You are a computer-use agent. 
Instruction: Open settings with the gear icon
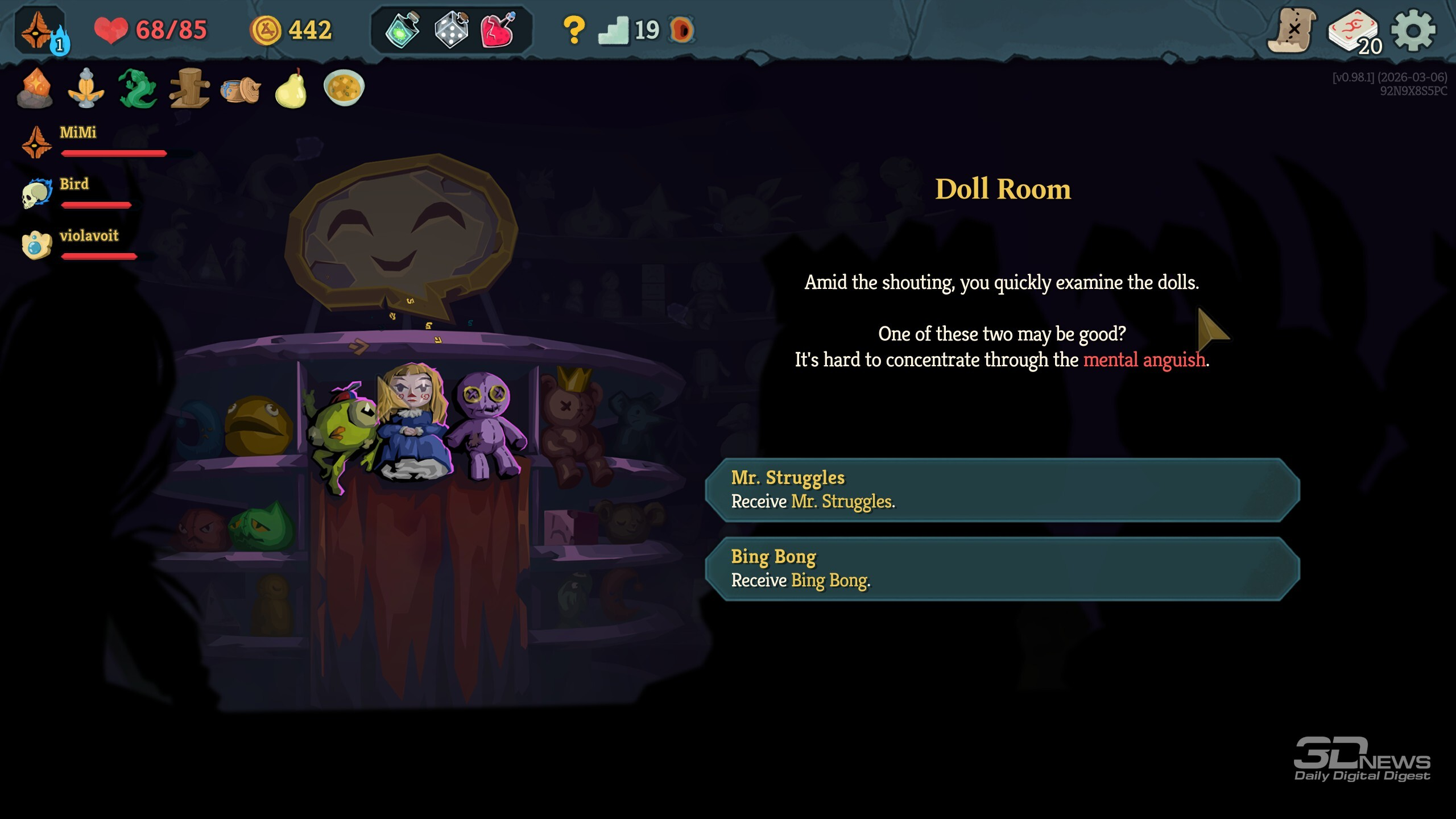[1413, 30]
